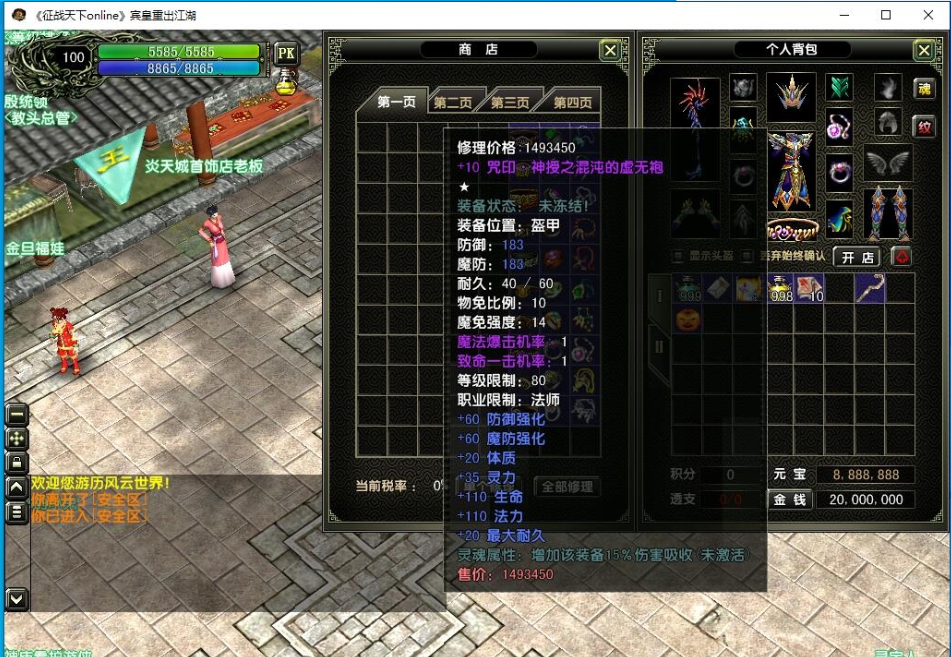Maximize the game window
The image size is (951, 657).
point(886,15)
